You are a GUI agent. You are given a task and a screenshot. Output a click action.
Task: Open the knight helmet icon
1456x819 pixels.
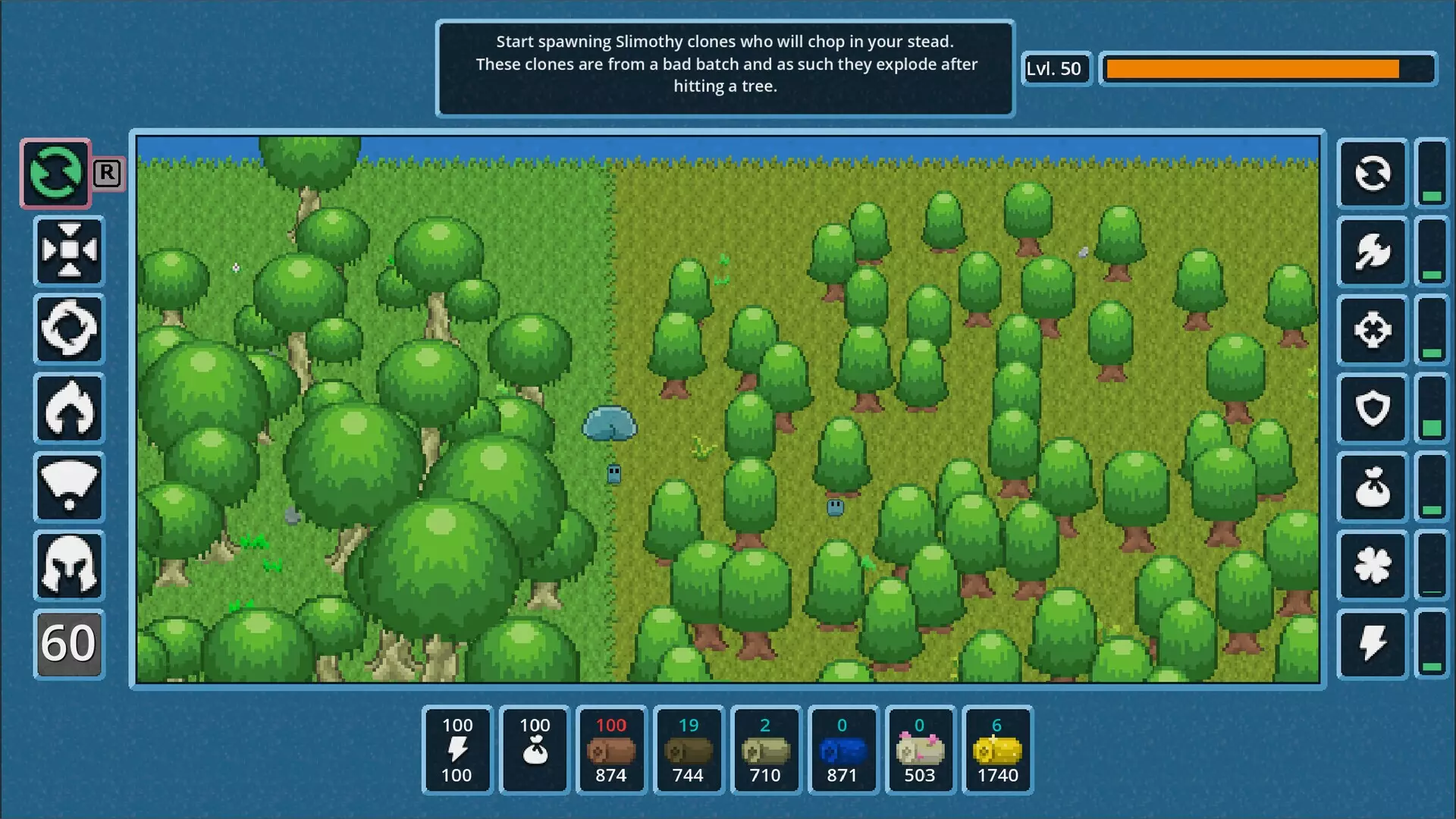69,566
